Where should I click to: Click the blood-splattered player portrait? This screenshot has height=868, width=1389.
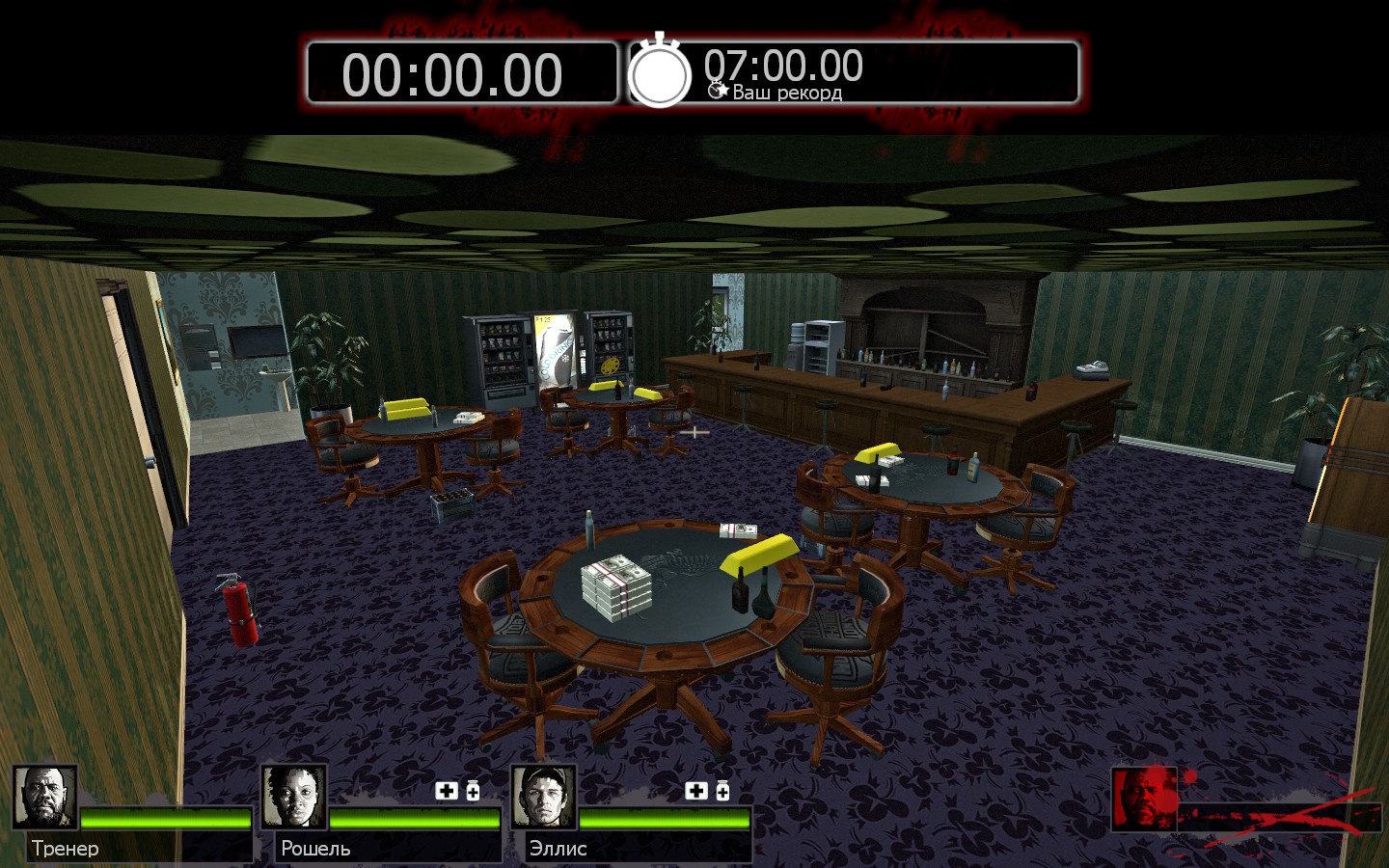tap(1145, 799)
